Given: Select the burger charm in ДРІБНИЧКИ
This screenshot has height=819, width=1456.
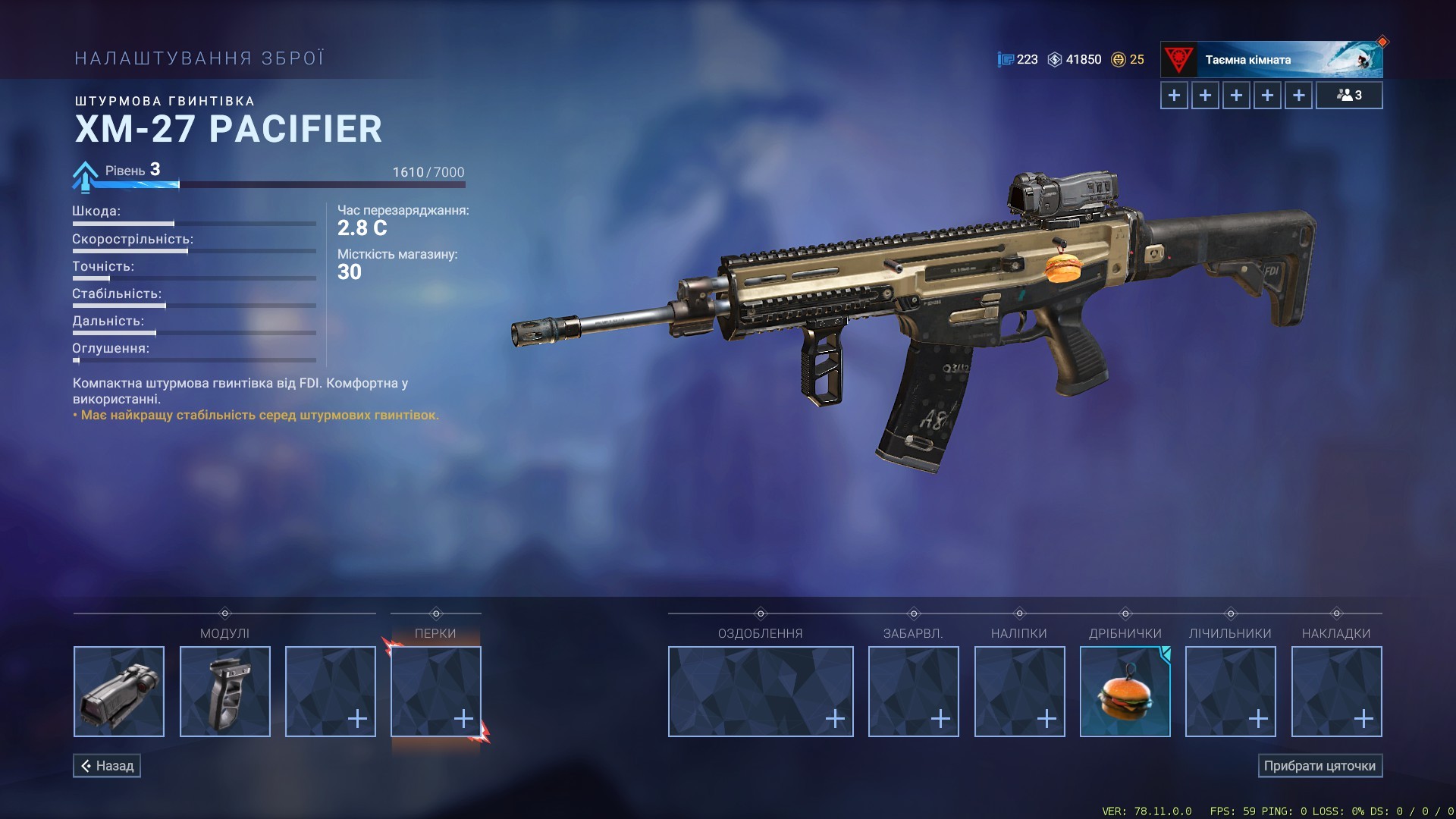Looking at the screenshot, I should [1125, 692].
